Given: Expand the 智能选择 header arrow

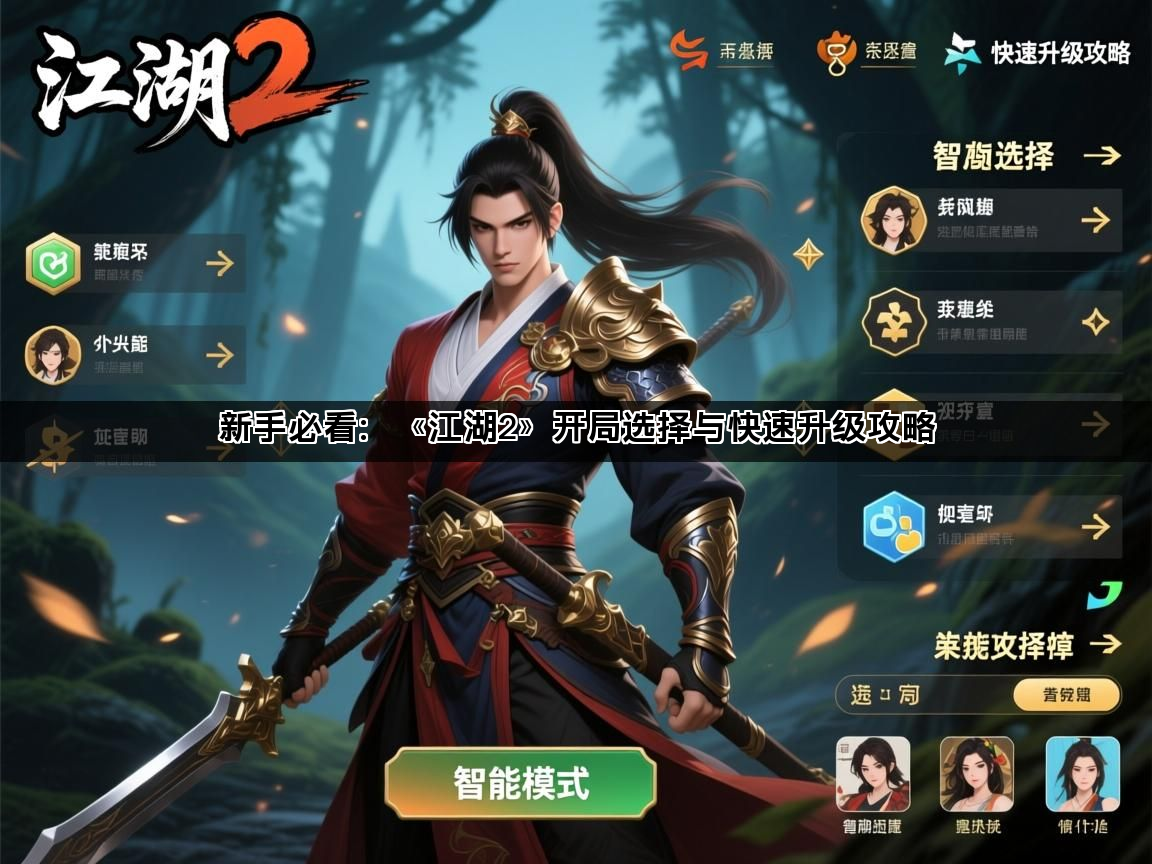Looking at the screenshot, I should (1101, 156).
